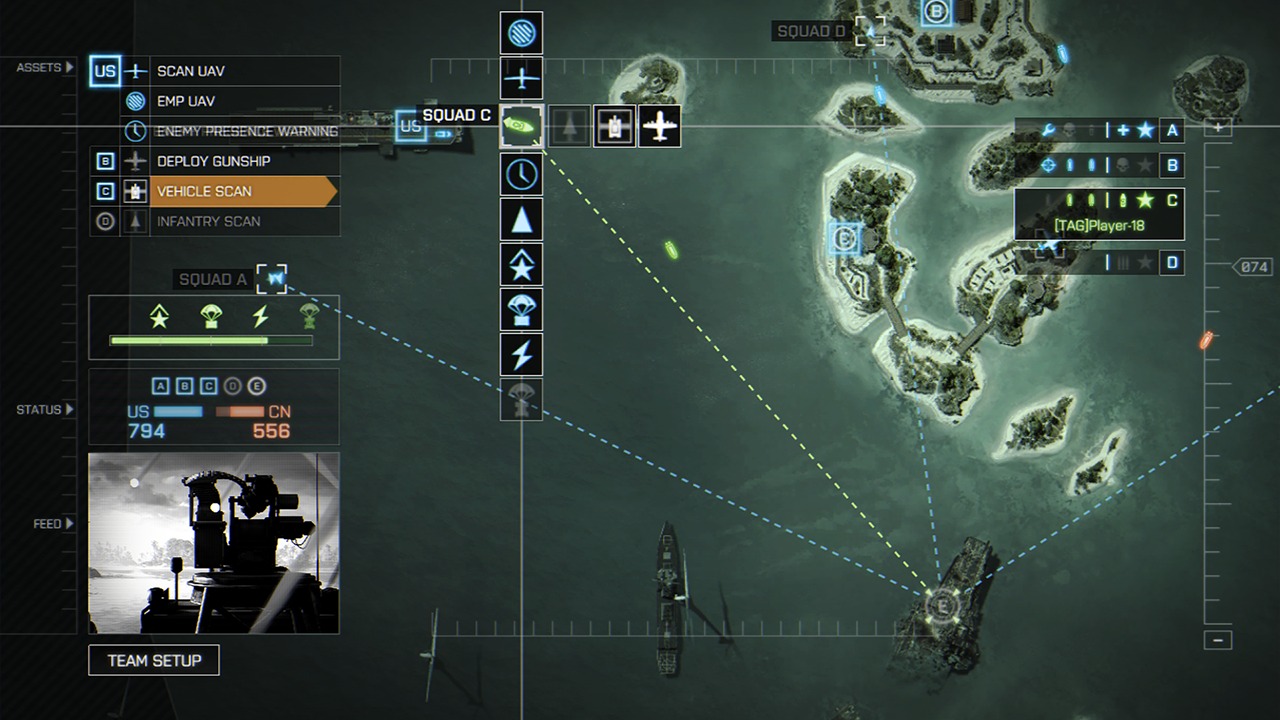
Task: Select the Squad D map marker
Action: point(870,31)
